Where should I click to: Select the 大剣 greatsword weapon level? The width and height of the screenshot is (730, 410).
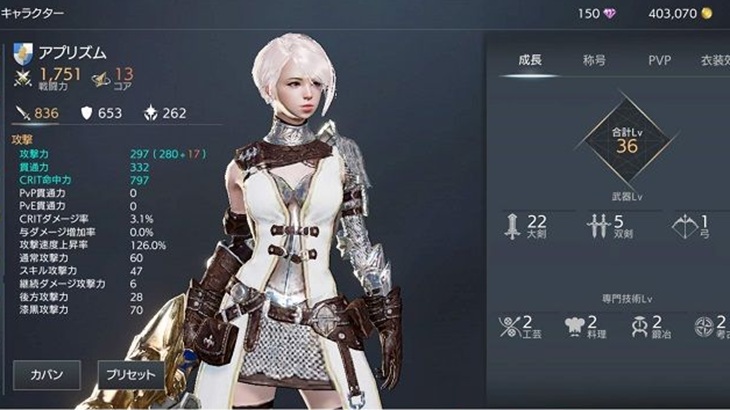point(527,227)
